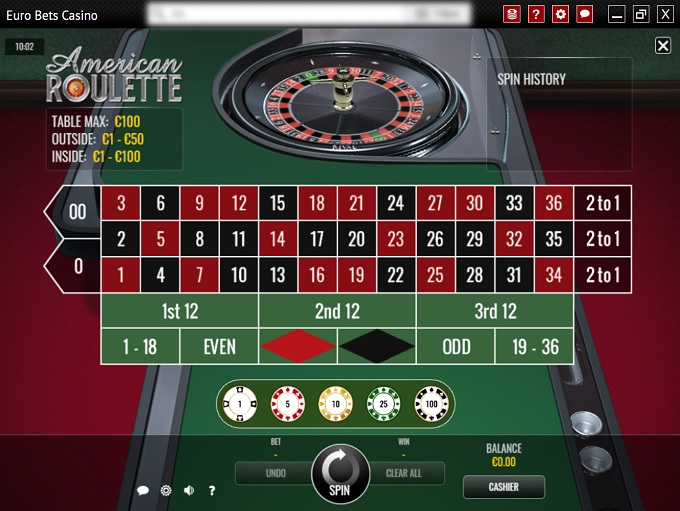Bet on the 3rd 12 dozen
The width and height of the screenshot is (680, 511).
coord(495,311)
